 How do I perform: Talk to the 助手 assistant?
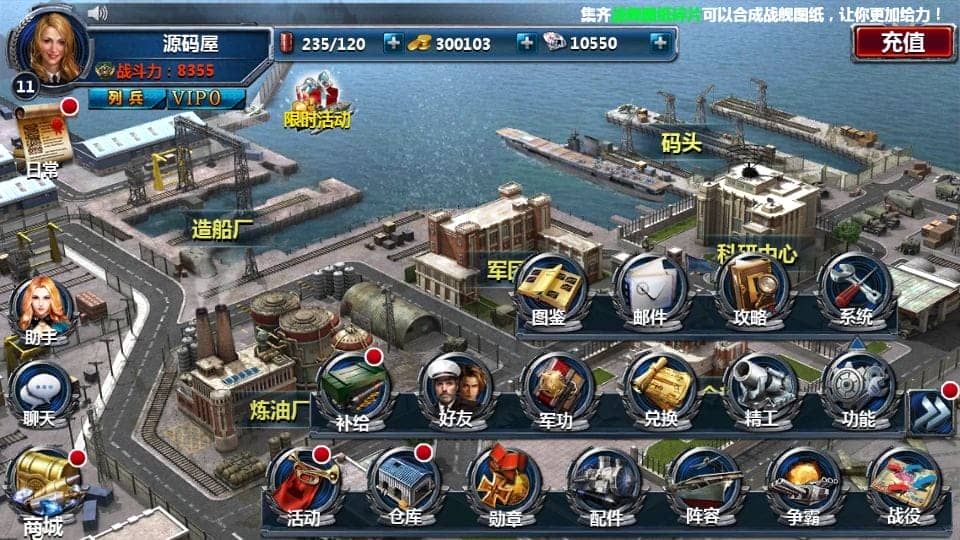[41, 307]
